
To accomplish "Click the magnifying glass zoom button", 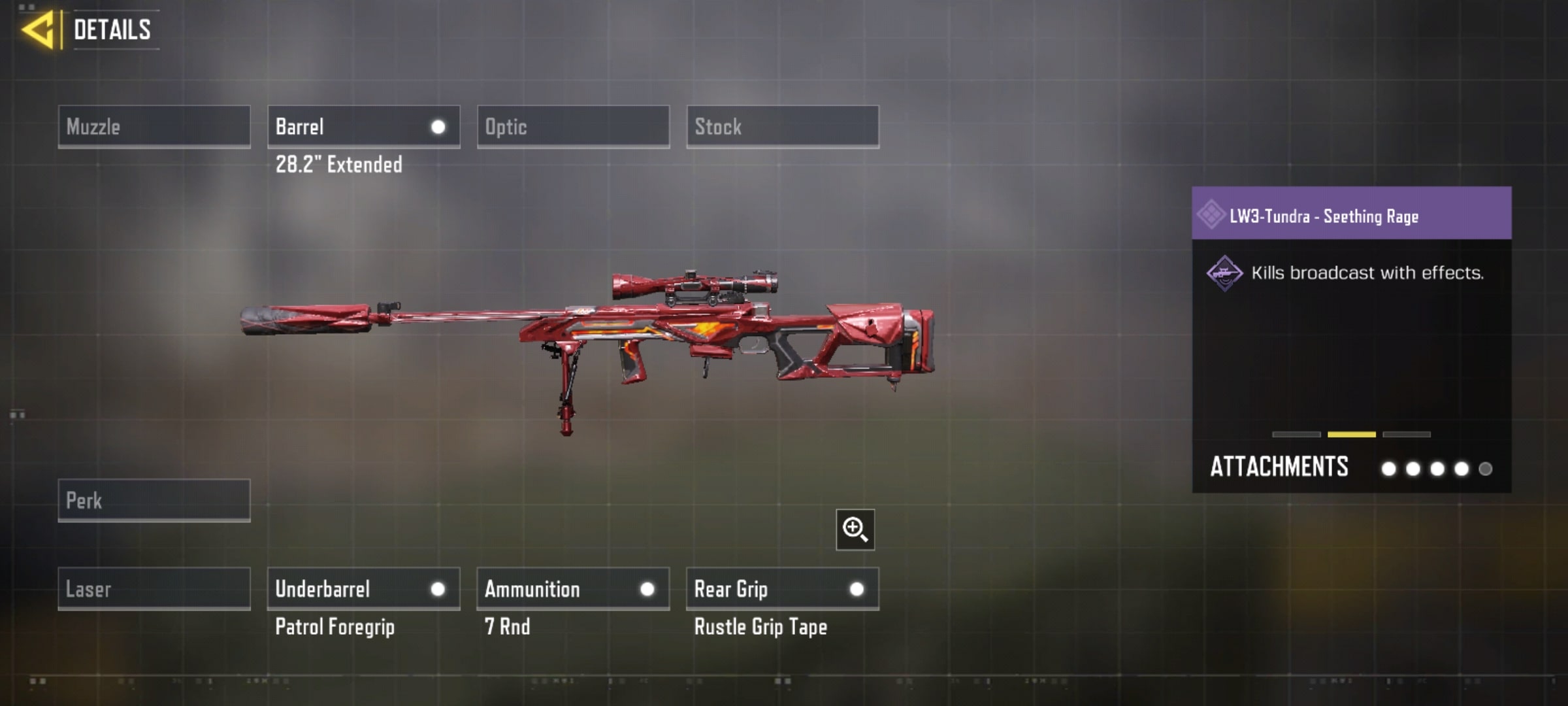I will tap(855, 529).
